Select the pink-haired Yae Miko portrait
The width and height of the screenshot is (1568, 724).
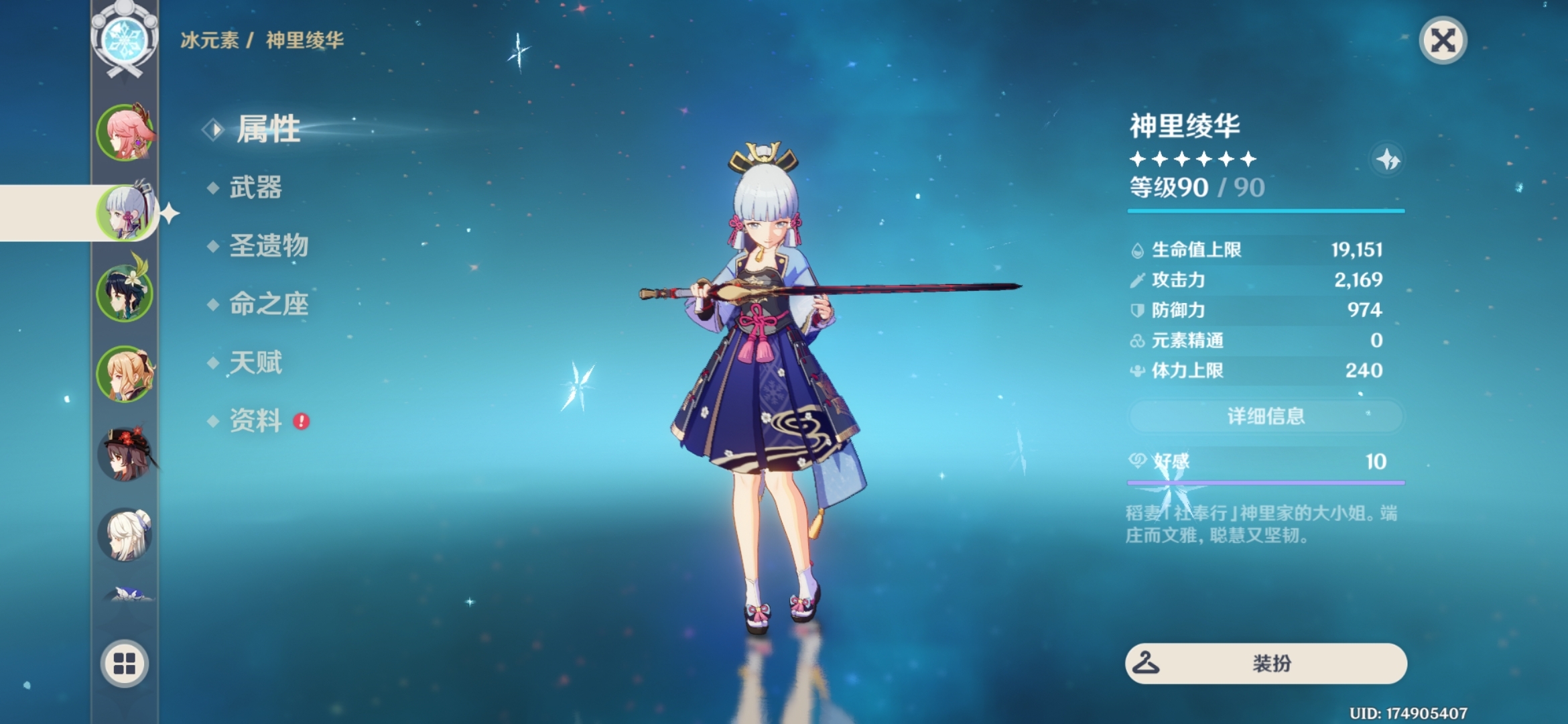(x=125, y=133)
